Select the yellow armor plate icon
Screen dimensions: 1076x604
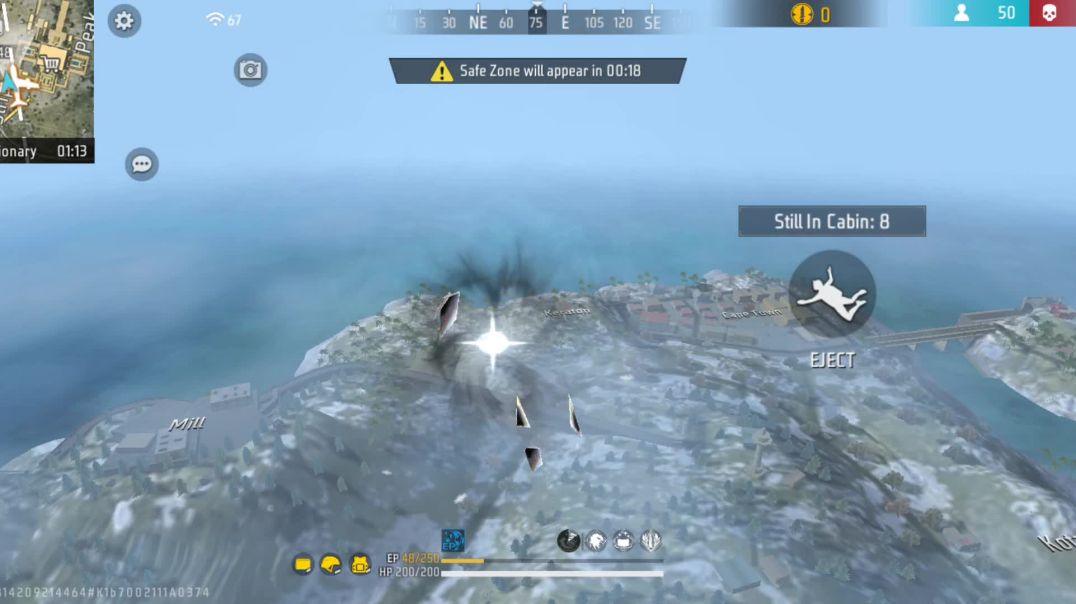pyautogui.click(x=303, y=565)
